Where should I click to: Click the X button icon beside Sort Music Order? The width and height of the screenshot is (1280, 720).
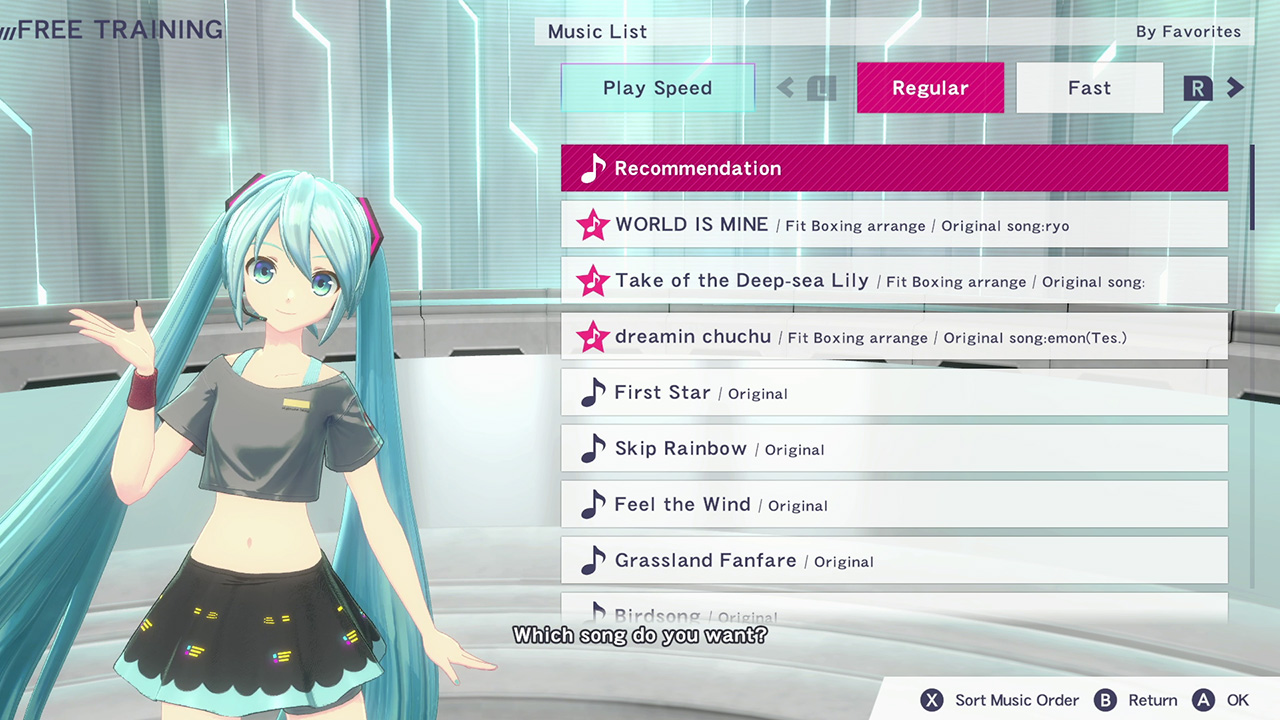coord(931,700)
